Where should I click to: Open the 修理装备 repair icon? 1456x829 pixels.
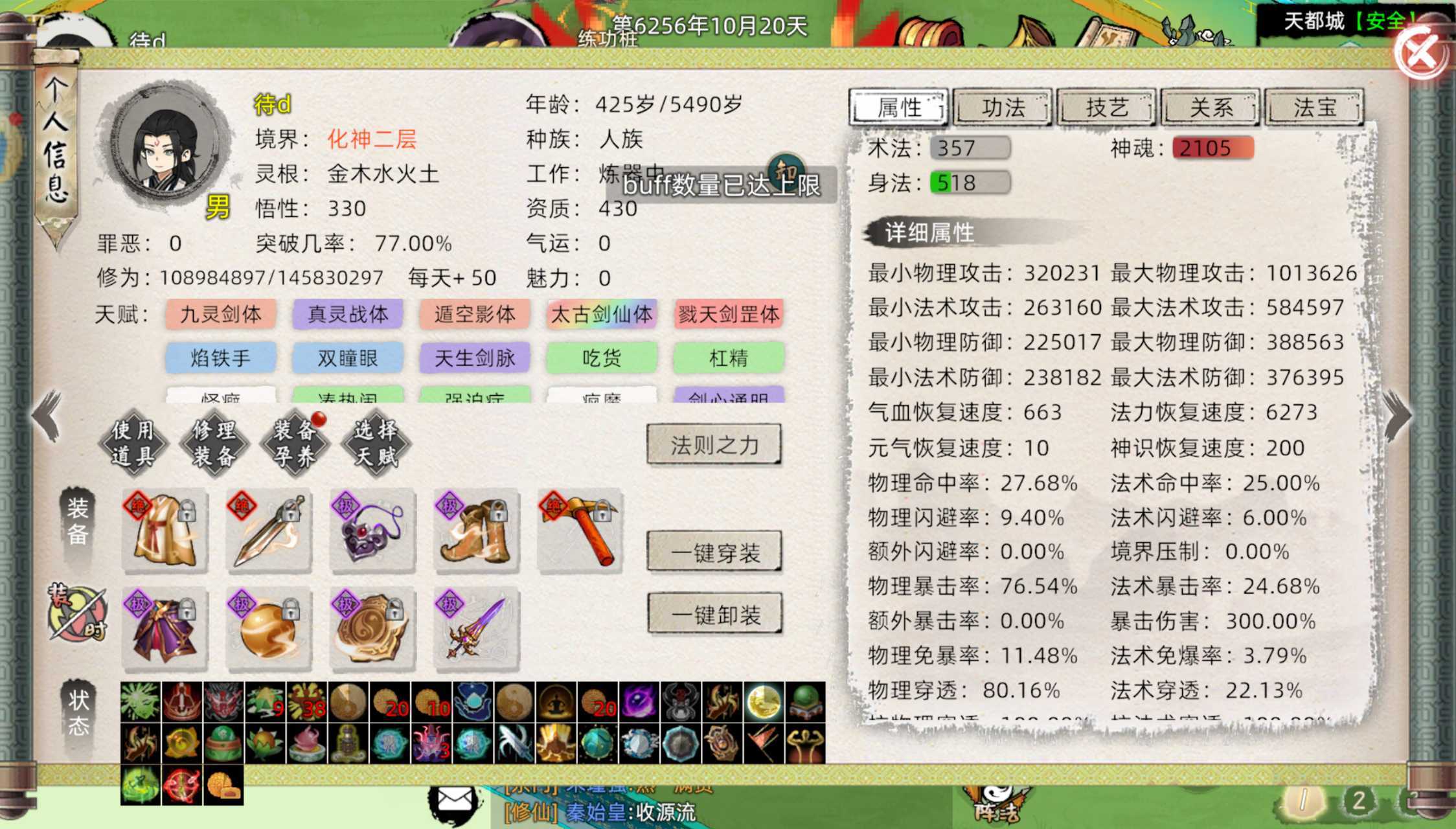pos(214,442)
